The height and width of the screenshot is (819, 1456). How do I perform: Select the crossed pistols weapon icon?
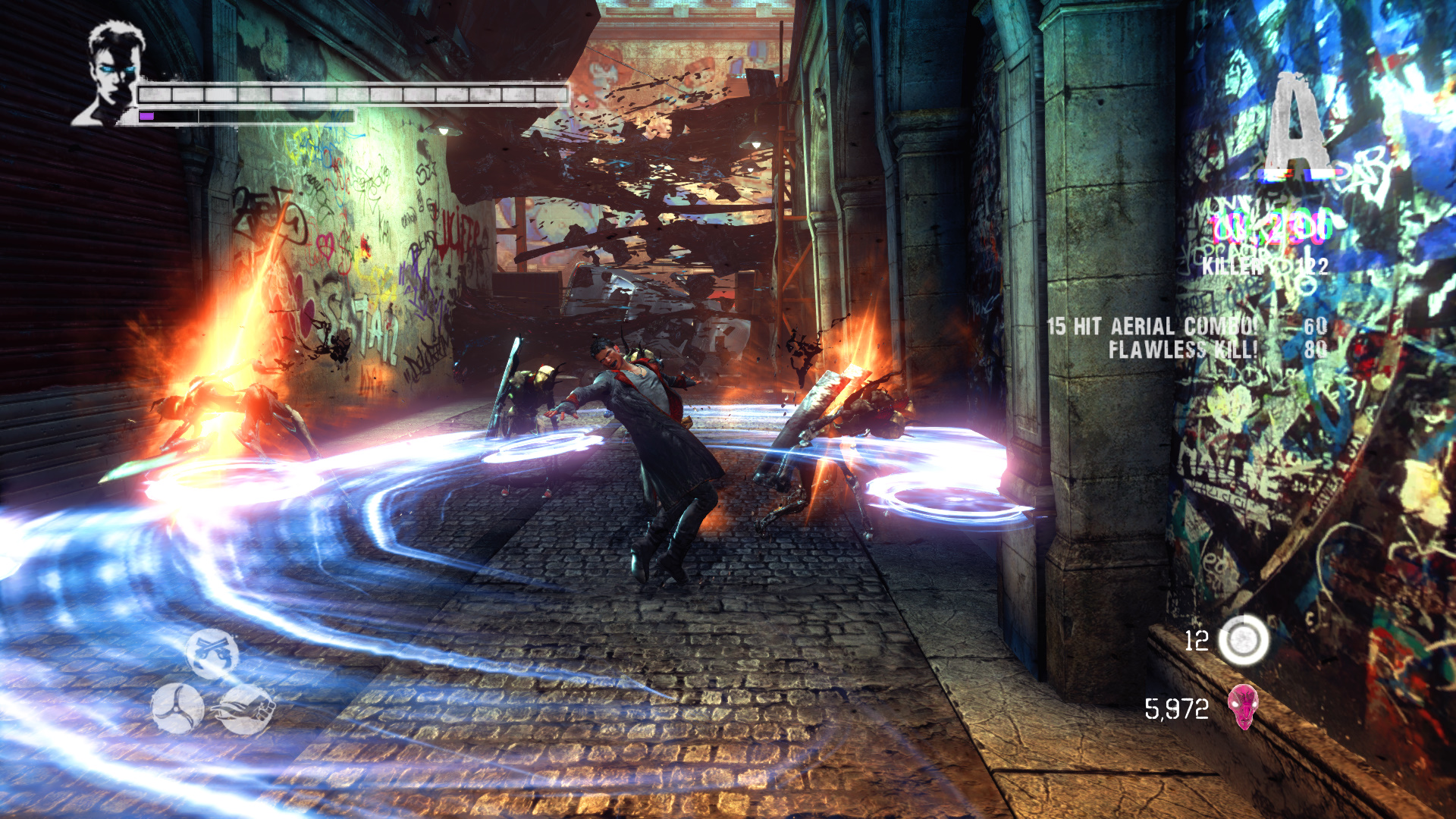pyautogui.click(x=212, y=654)
